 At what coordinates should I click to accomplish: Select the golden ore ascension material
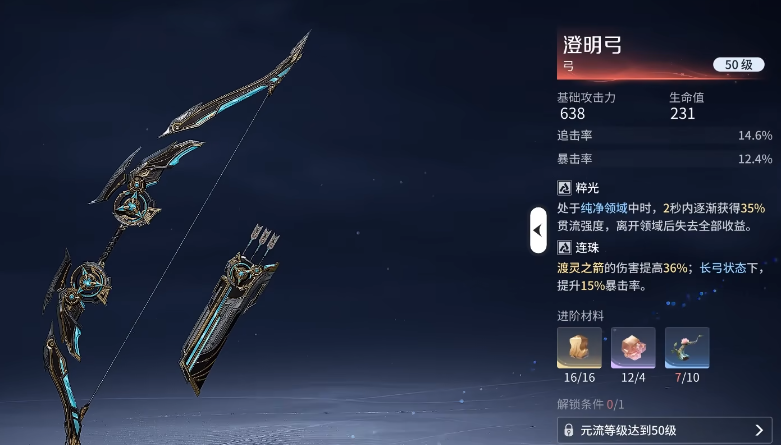click(x=579, y=347)
